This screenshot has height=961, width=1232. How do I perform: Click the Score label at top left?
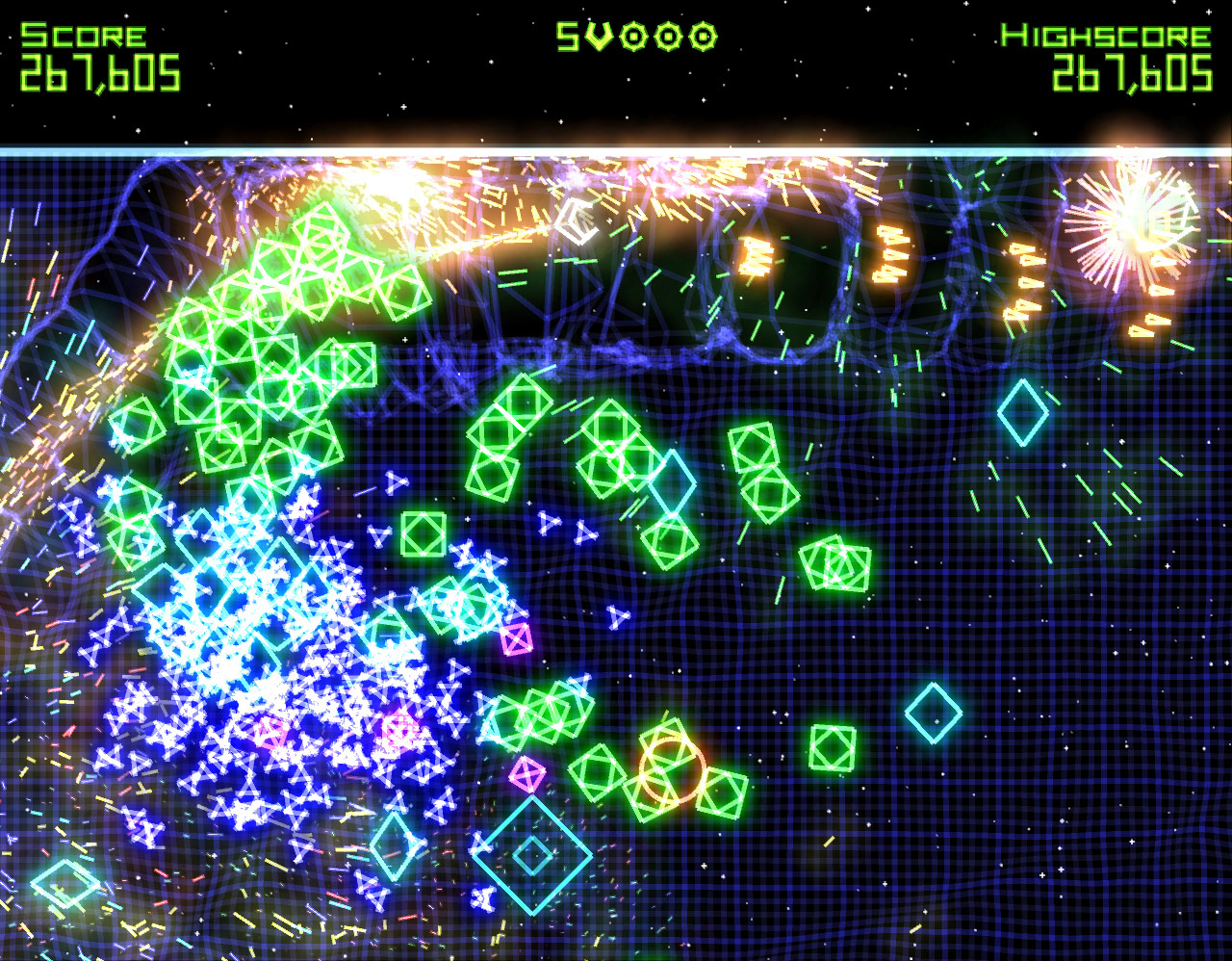click(x=80, y=32)
